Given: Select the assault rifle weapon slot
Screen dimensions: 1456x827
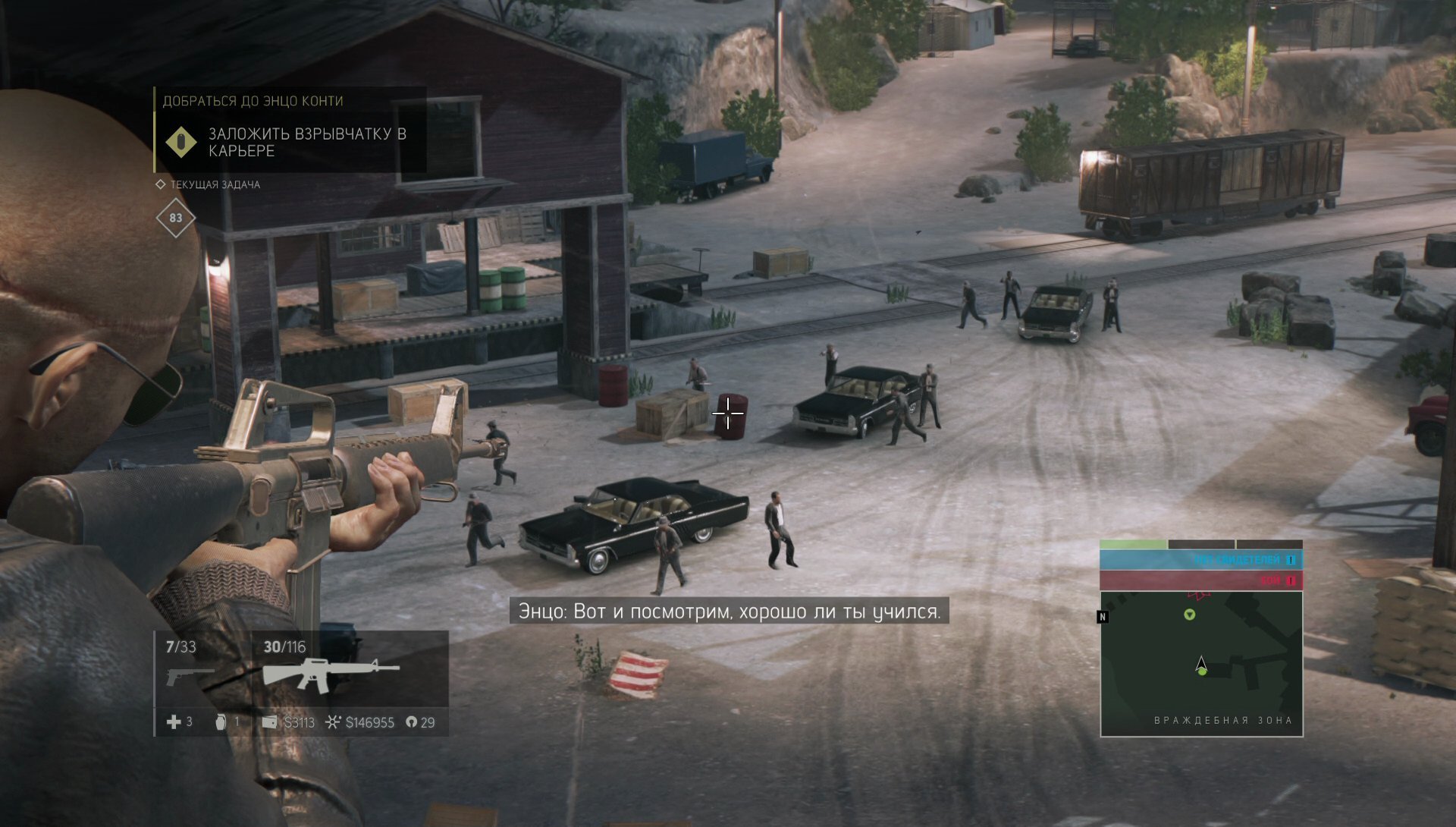Looking at the screenshot, I should click(x=330, y=674).
